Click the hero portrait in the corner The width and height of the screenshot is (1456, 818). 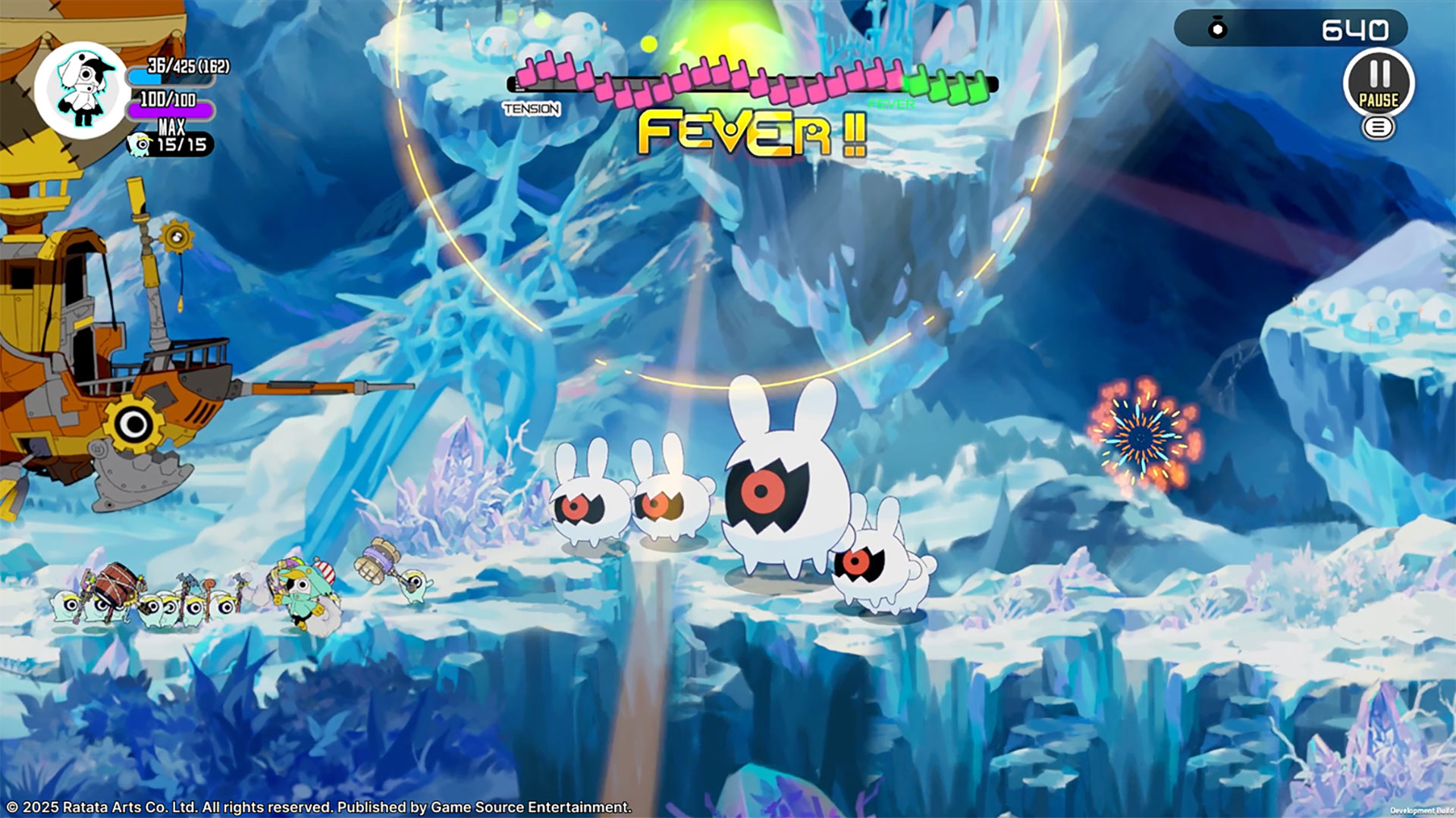83,89
